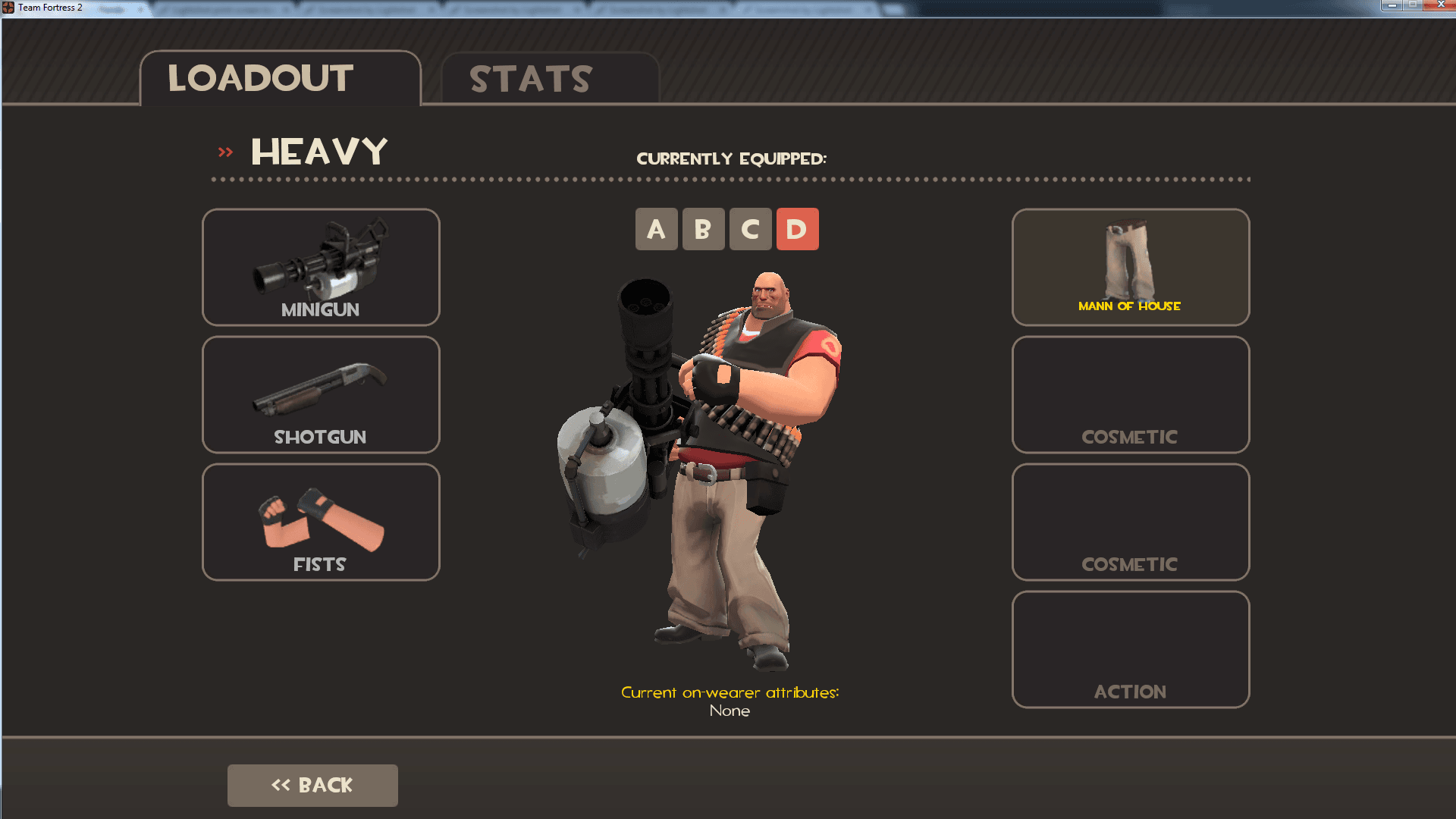Select the Shotgun secondary weapon slot
This screenshot has height=819, width=1456.
(320, 394)
